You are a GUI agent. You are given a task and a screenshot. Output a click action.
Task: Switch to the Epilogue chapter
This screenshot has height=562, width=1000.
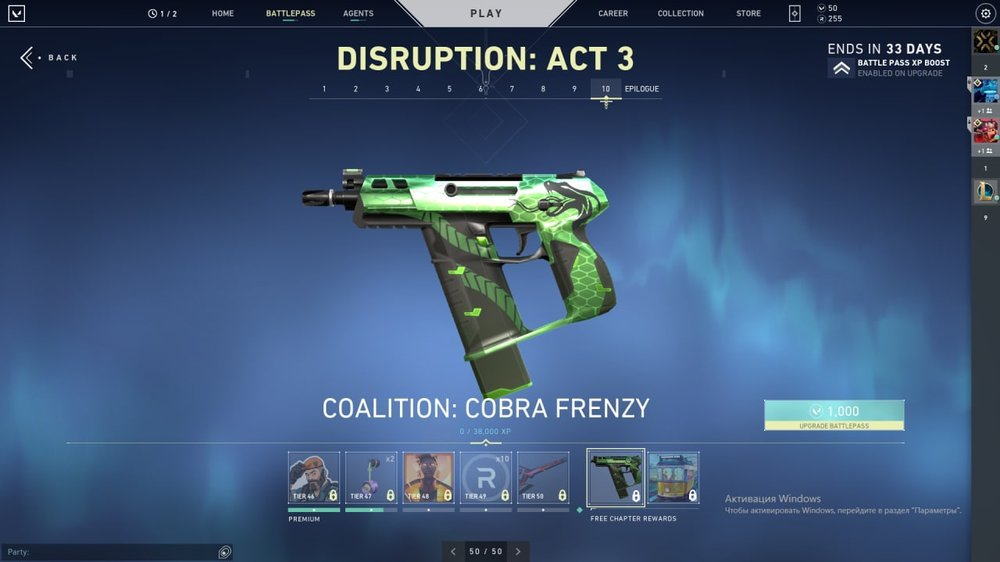[x=642, y=89]
